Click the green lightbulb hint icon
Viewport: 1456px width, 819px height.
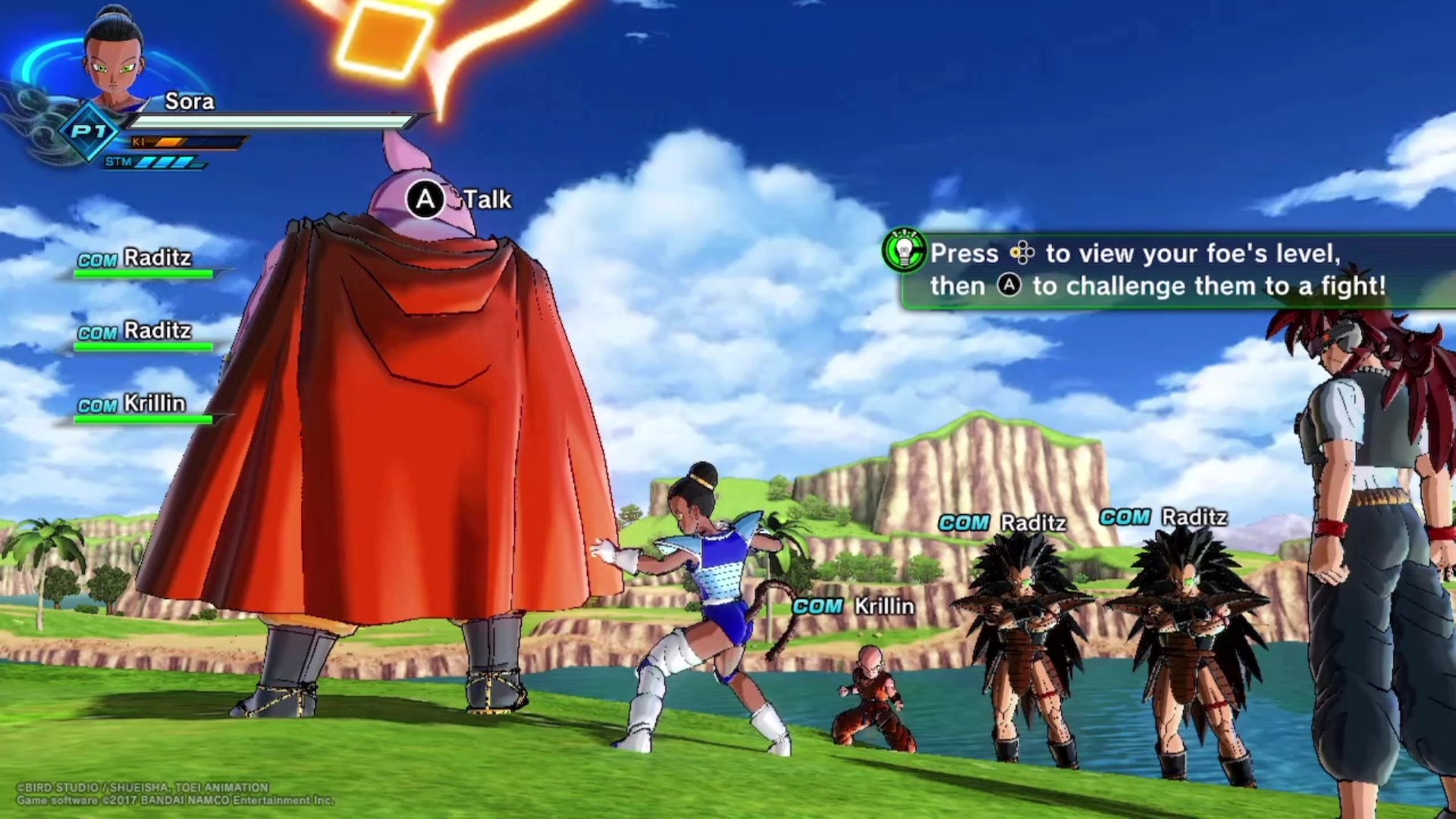[904, 251]
